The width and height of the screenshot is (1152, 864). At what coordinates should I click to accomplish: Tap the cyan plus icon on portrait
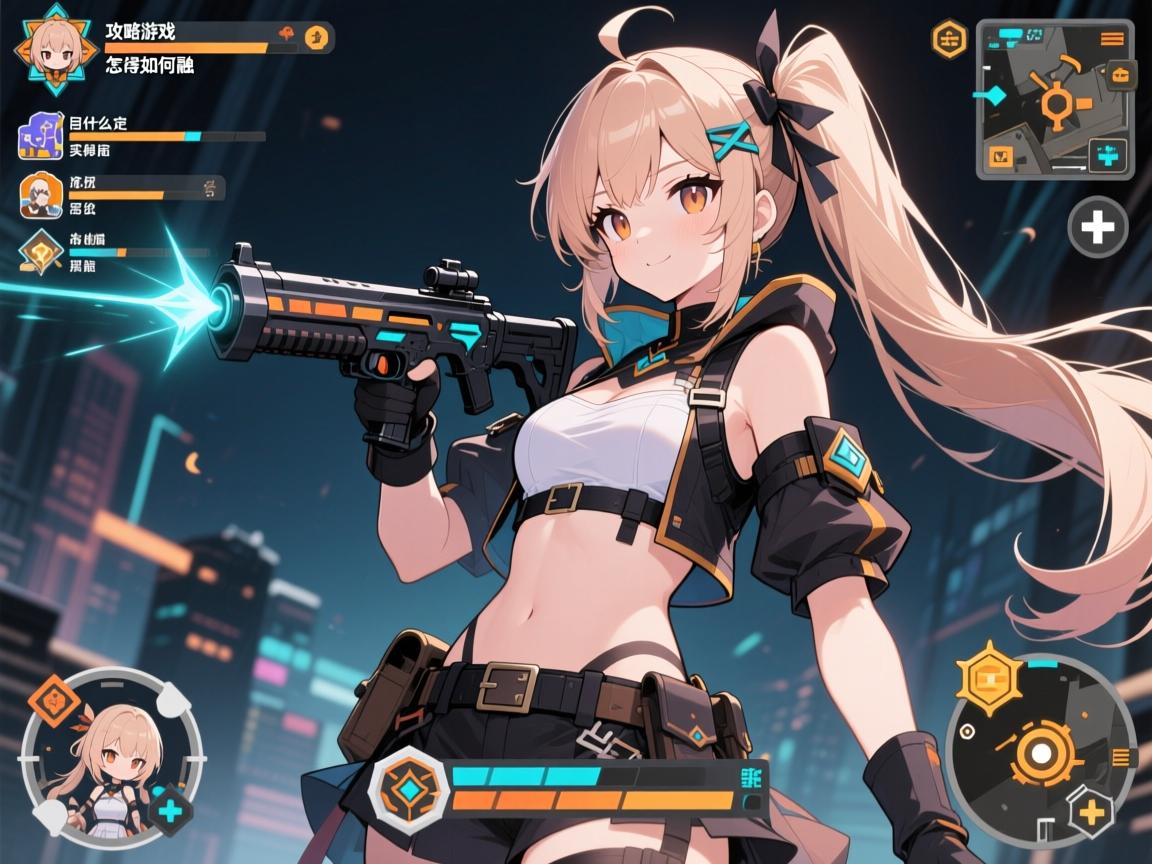172,810
